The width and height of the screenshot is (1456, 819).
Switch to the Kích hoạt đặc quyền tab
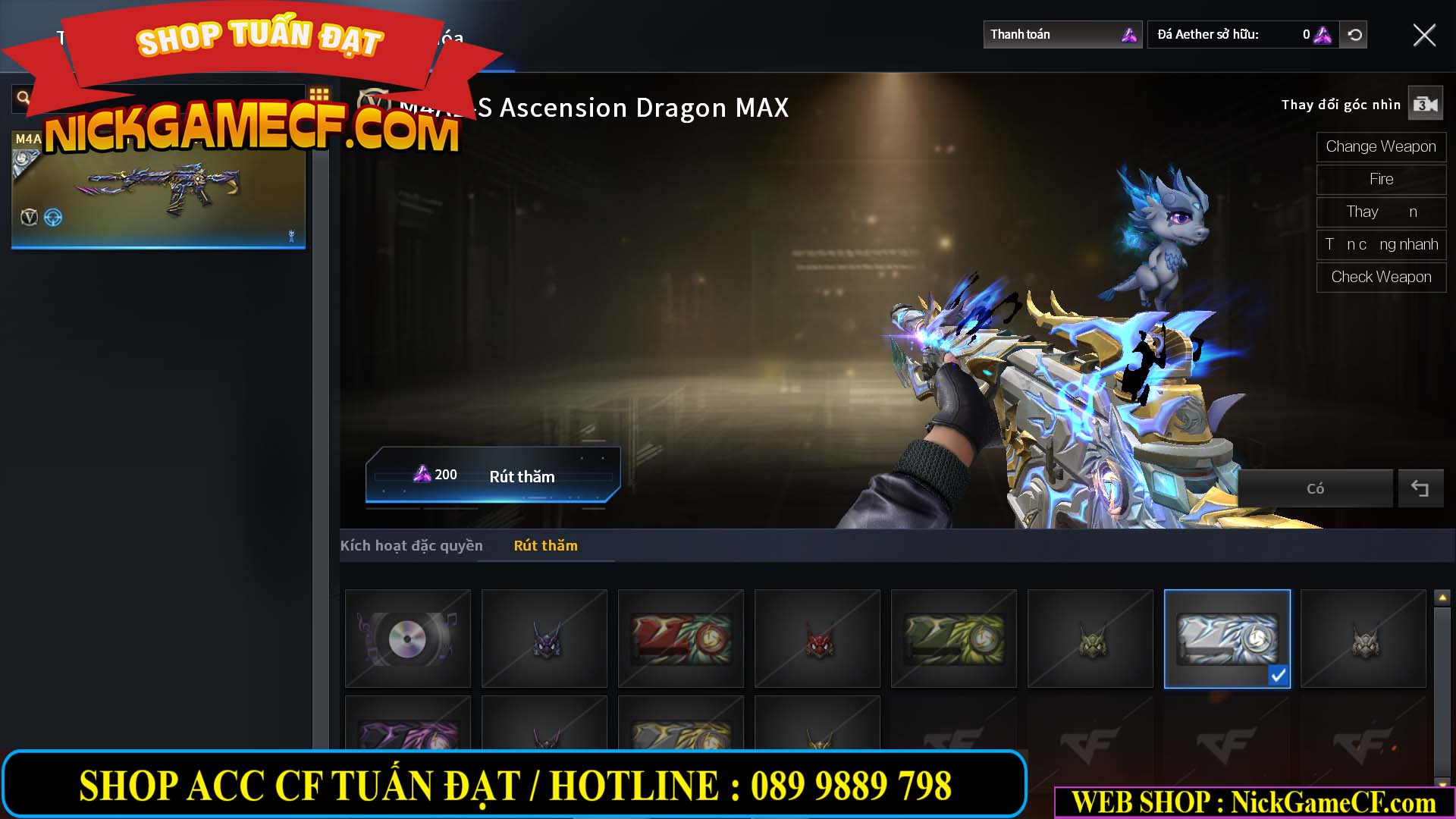[412, 545]
